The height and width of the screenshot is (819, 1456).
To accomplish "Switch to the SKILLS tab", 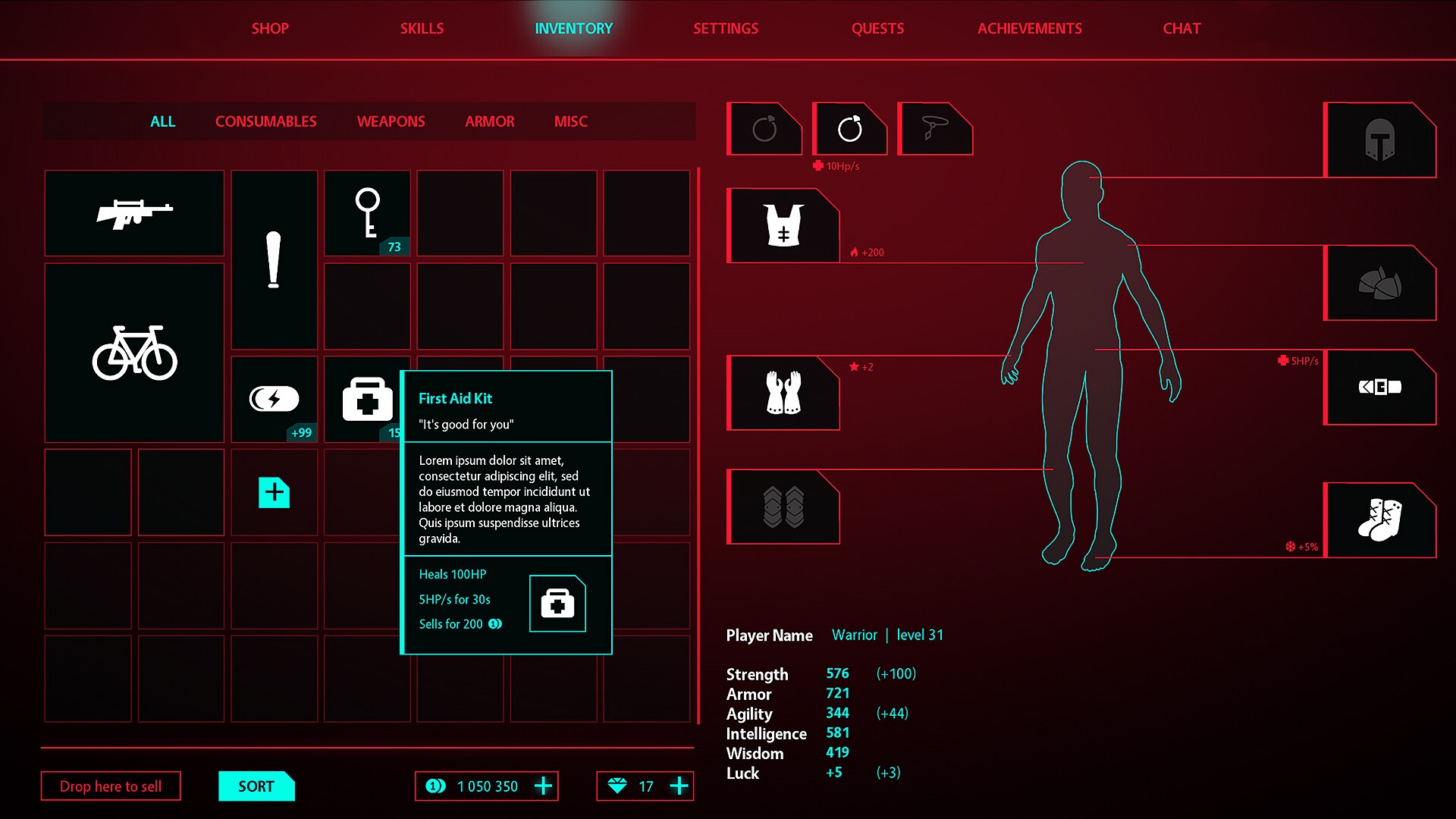I will point(422,29).
